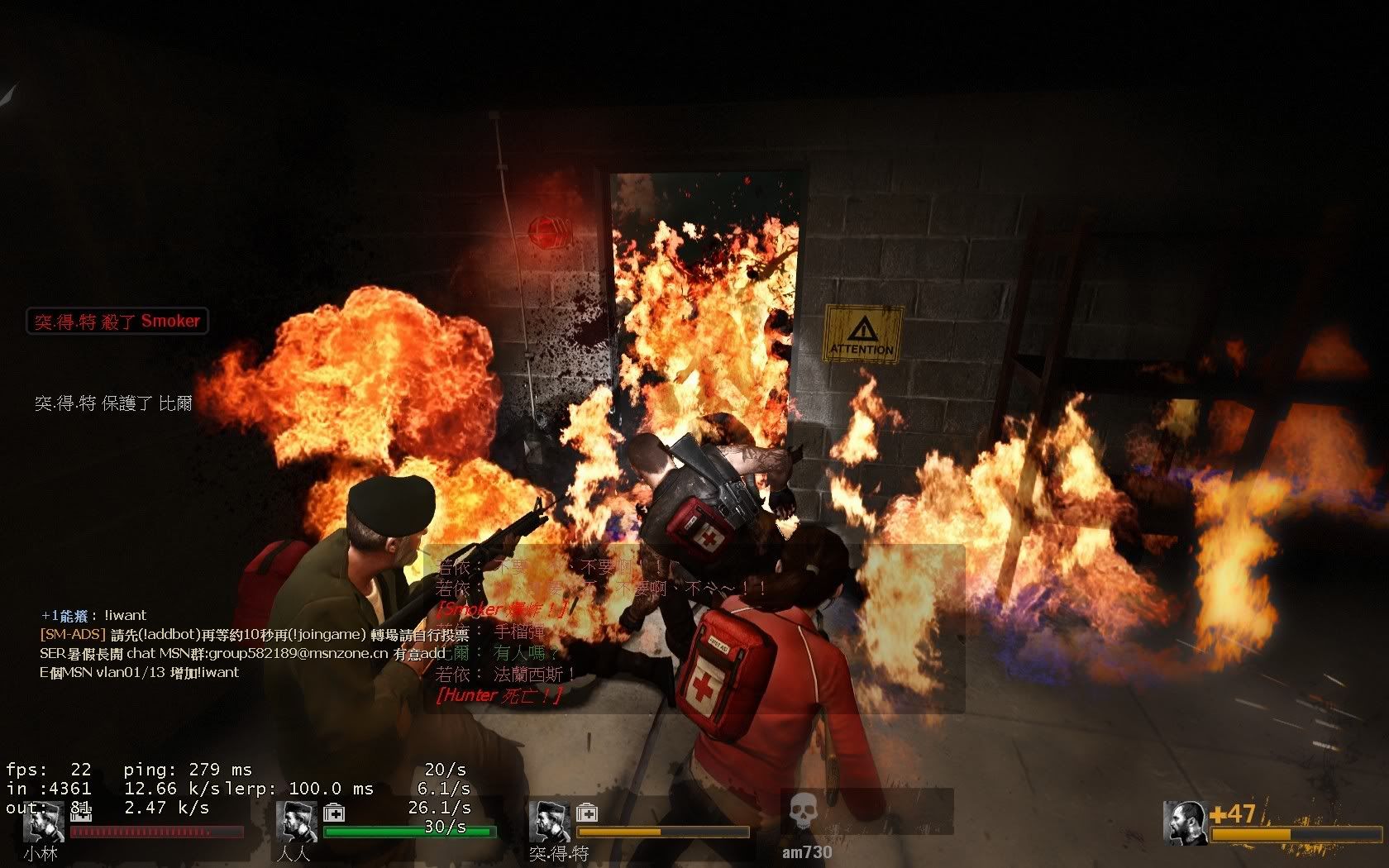Click 人人's first aid kit icon
The height and width of the screenshot is (868, 1389).
click(x=334, y=813)
